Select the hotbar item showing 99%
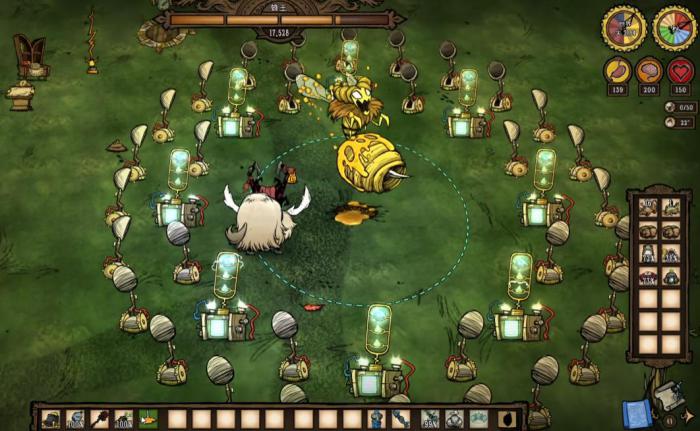Image resolution: width=700 pixels, height=431 pixels. [430, 419]
